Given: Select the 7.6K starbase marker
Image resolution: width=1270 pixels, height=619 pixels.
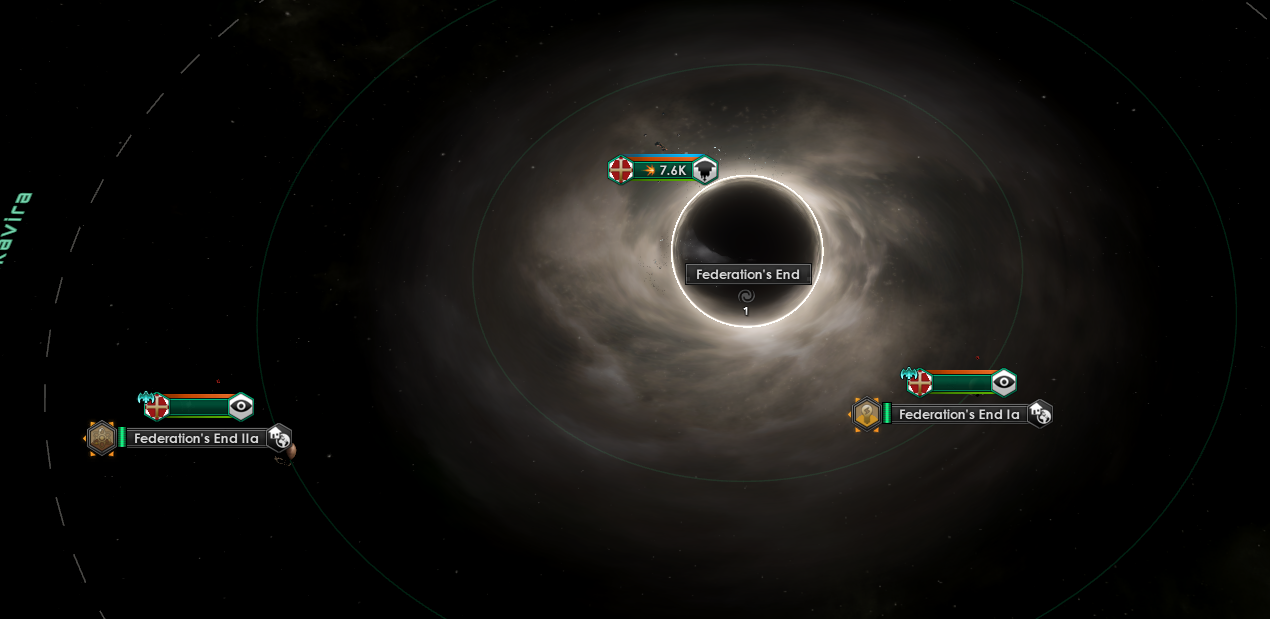Looking at the screenshot, I should click(x=663, y=170).
